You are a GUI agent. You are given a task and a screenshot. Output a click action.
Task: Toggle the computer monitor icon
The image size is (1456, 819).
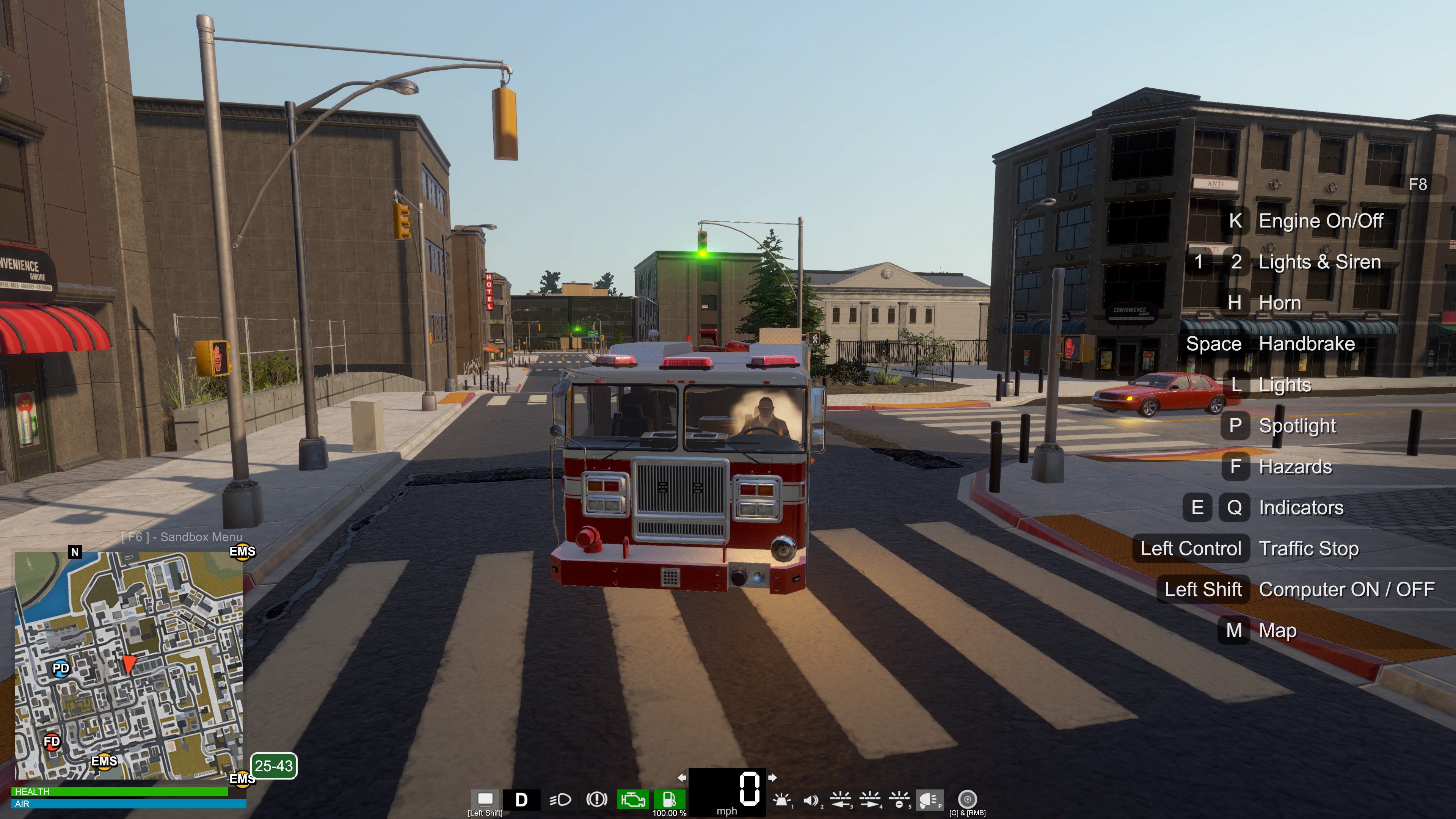coord(485,799)
